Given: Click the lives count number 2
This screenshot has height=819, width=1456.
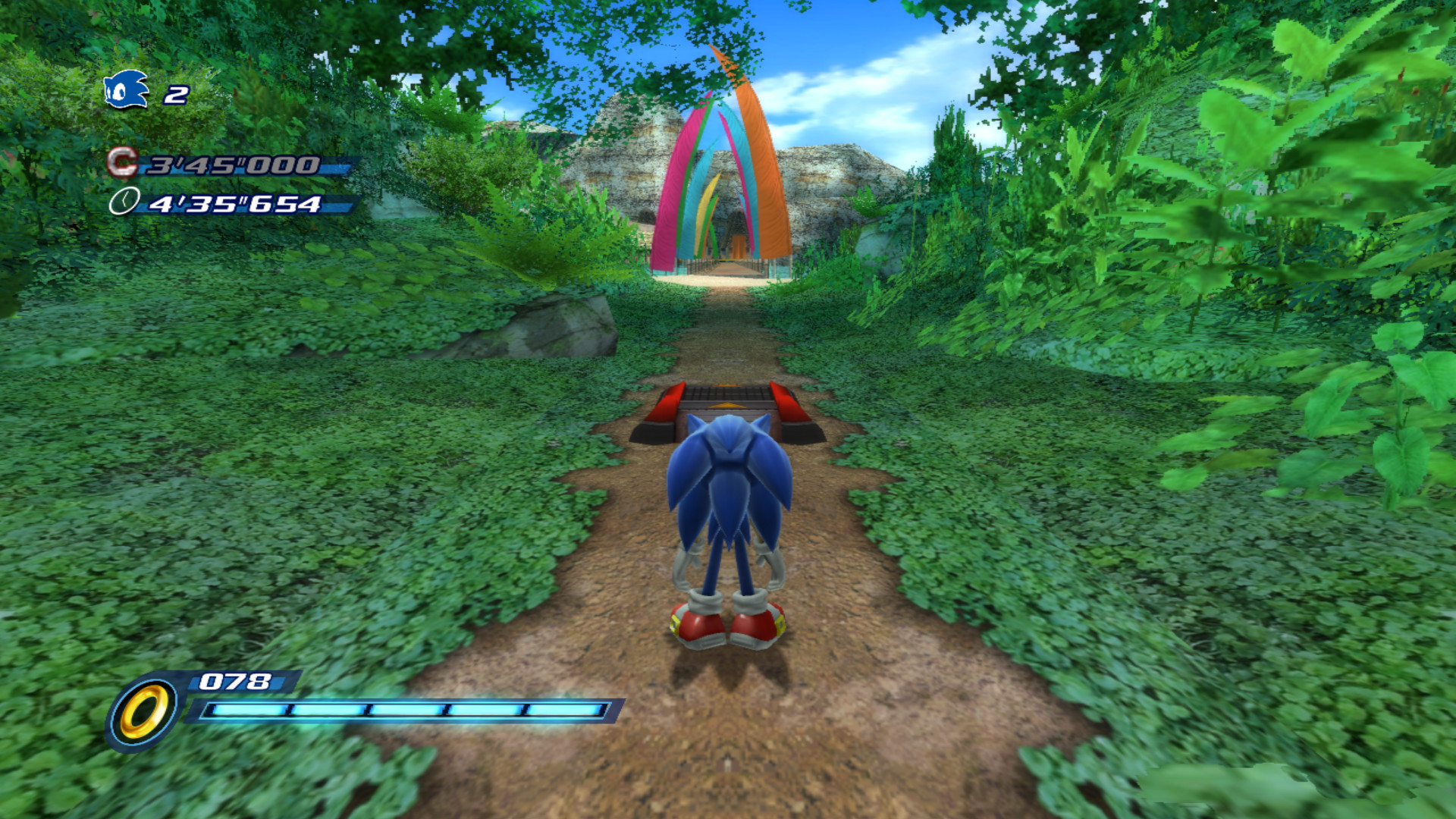Looking at the screenshot, I should (176, 93).
